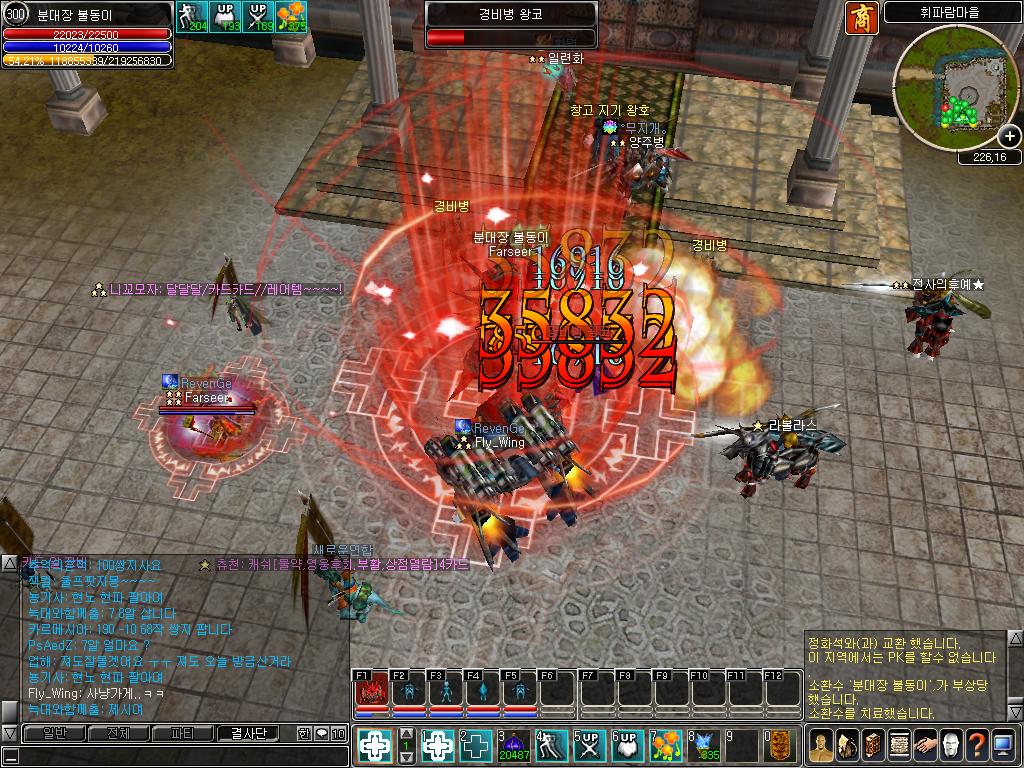Select the 파티 chat tab
The image size is (1024, 768).
pyautogui.click(x=183, y=733)
